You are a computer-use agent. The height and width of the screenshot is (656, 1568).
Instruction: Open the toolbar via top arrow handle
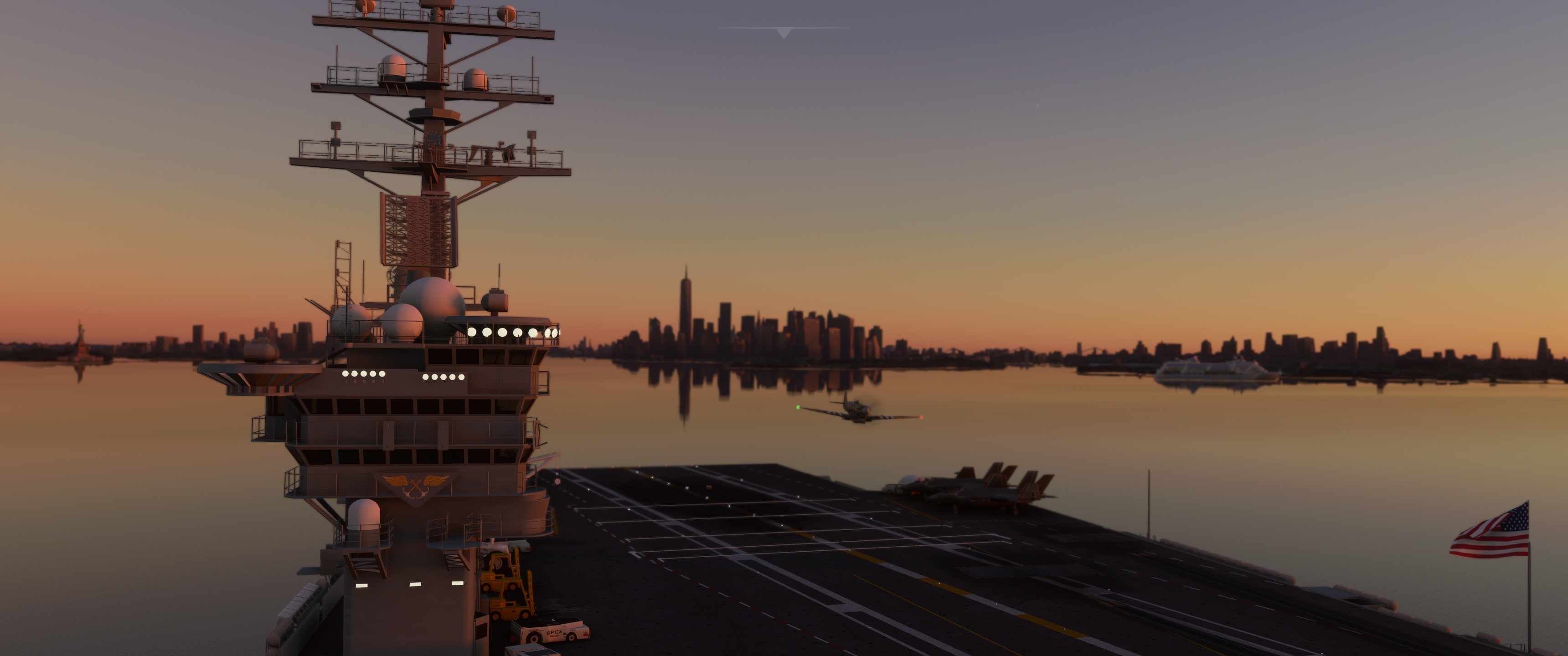click(x=784, y=32)
